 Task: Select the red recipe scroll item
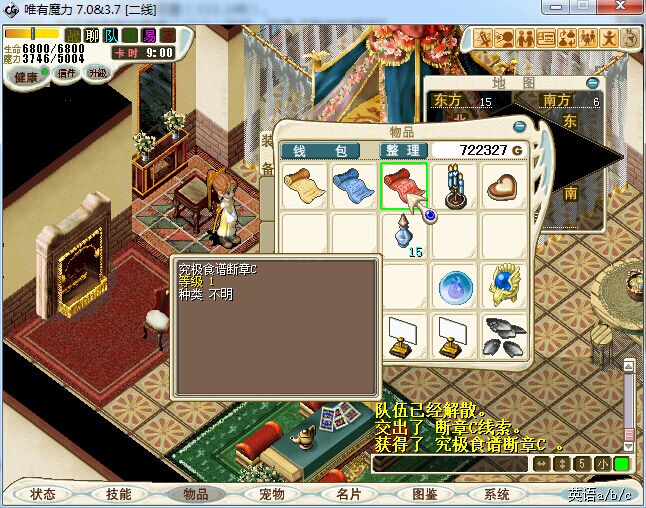coord(403,186)
